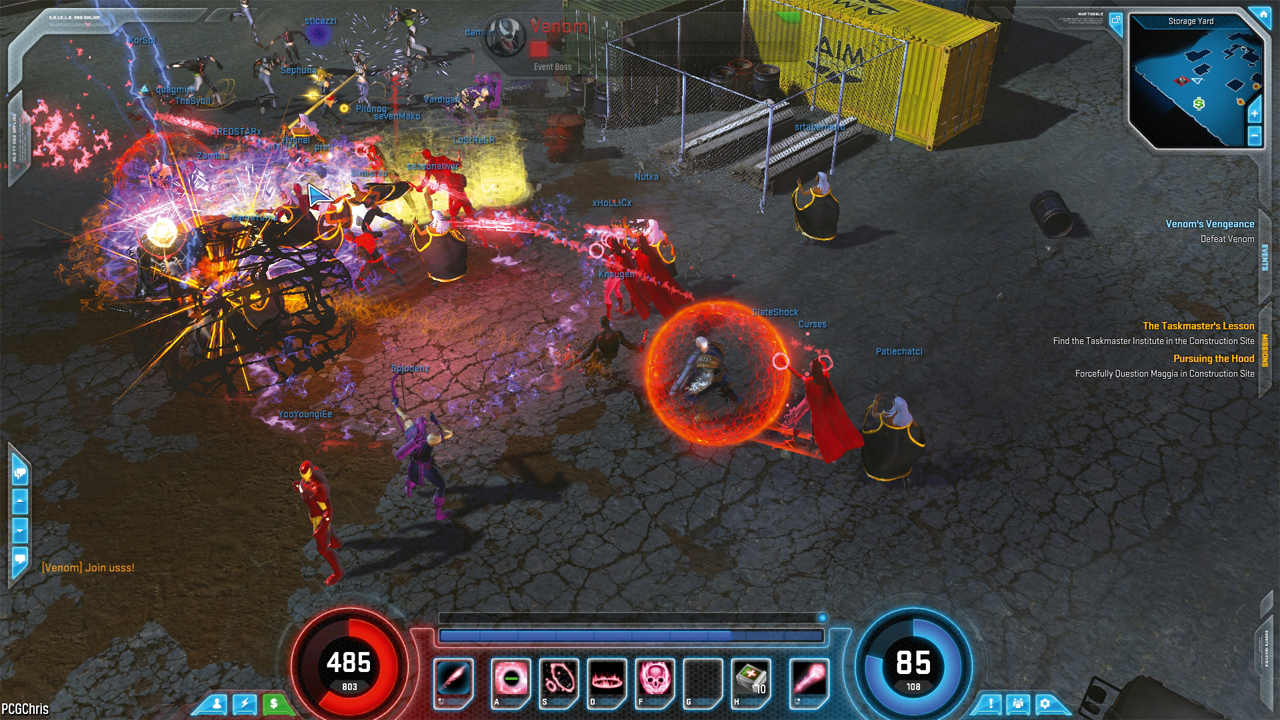
Task: Open the hero character panel button
Action: coord(216,704)
